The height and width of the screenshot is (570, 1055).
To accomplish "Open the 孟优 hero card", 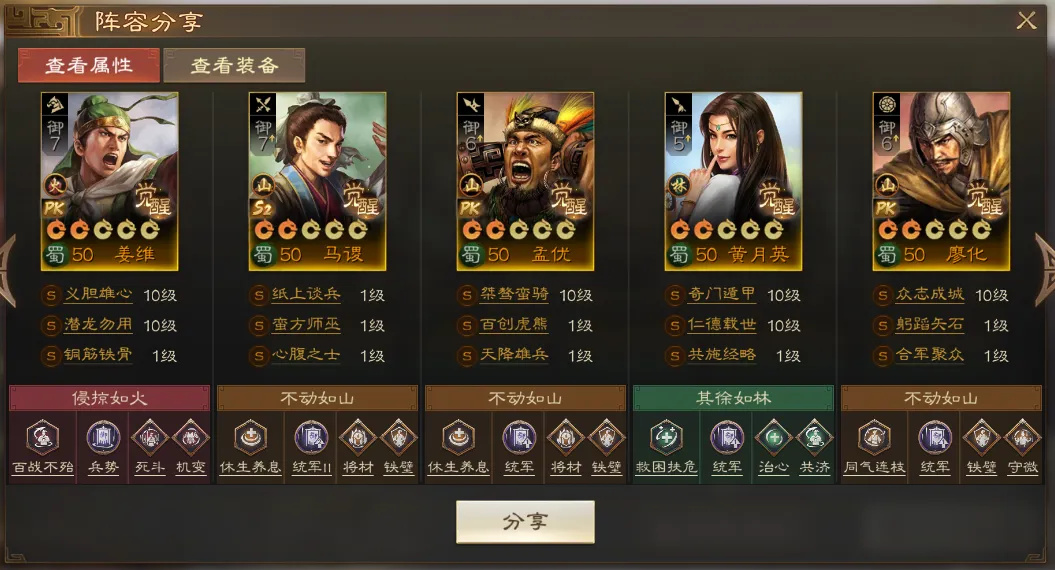I will (x=525, y=181).
